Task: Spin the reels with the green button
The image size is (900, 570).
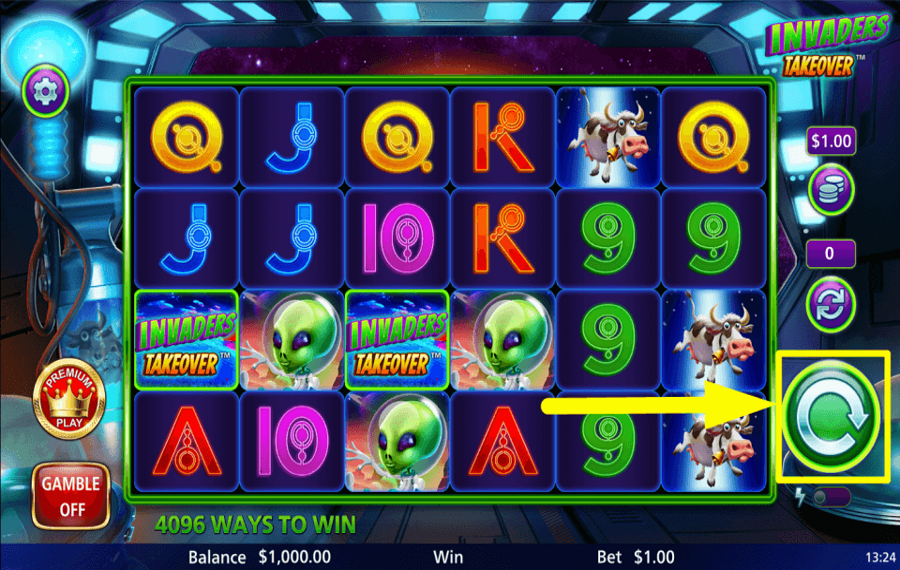Action: point(831,416)
